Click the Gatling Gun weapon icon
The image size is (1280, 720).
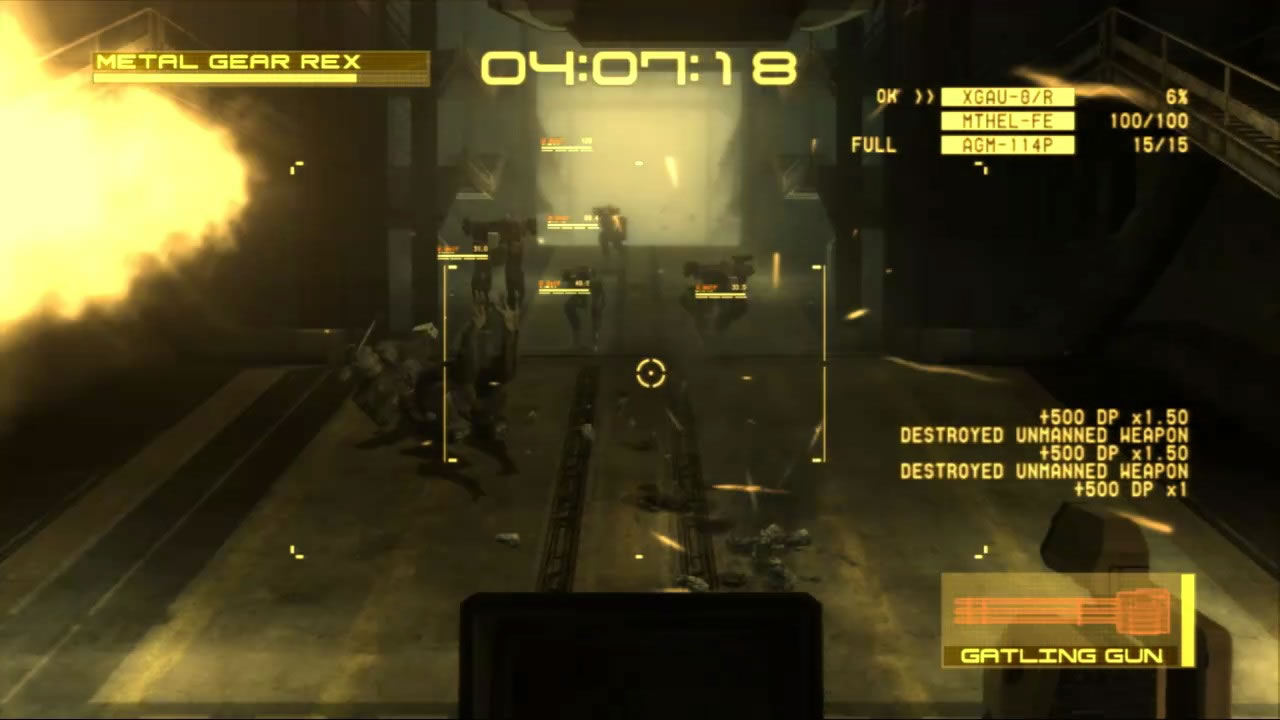coord(1062,610)
